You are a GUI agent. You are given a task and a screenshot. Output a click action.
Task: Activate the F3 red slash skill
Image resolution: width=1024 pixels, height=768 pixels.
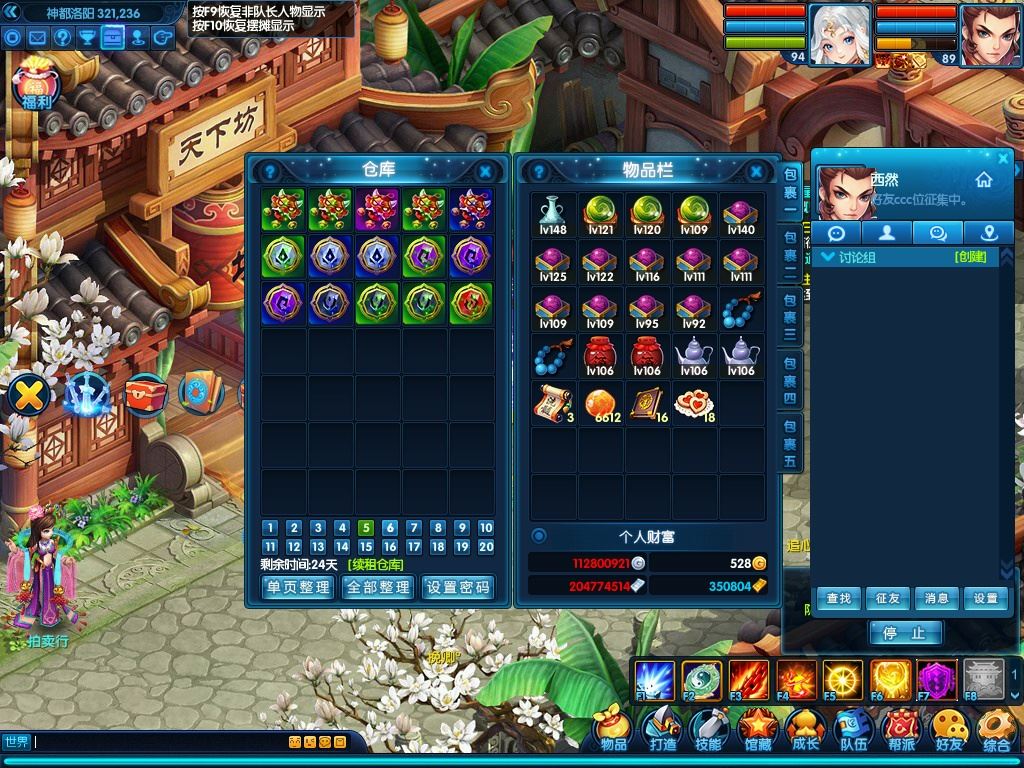point(748,680)
